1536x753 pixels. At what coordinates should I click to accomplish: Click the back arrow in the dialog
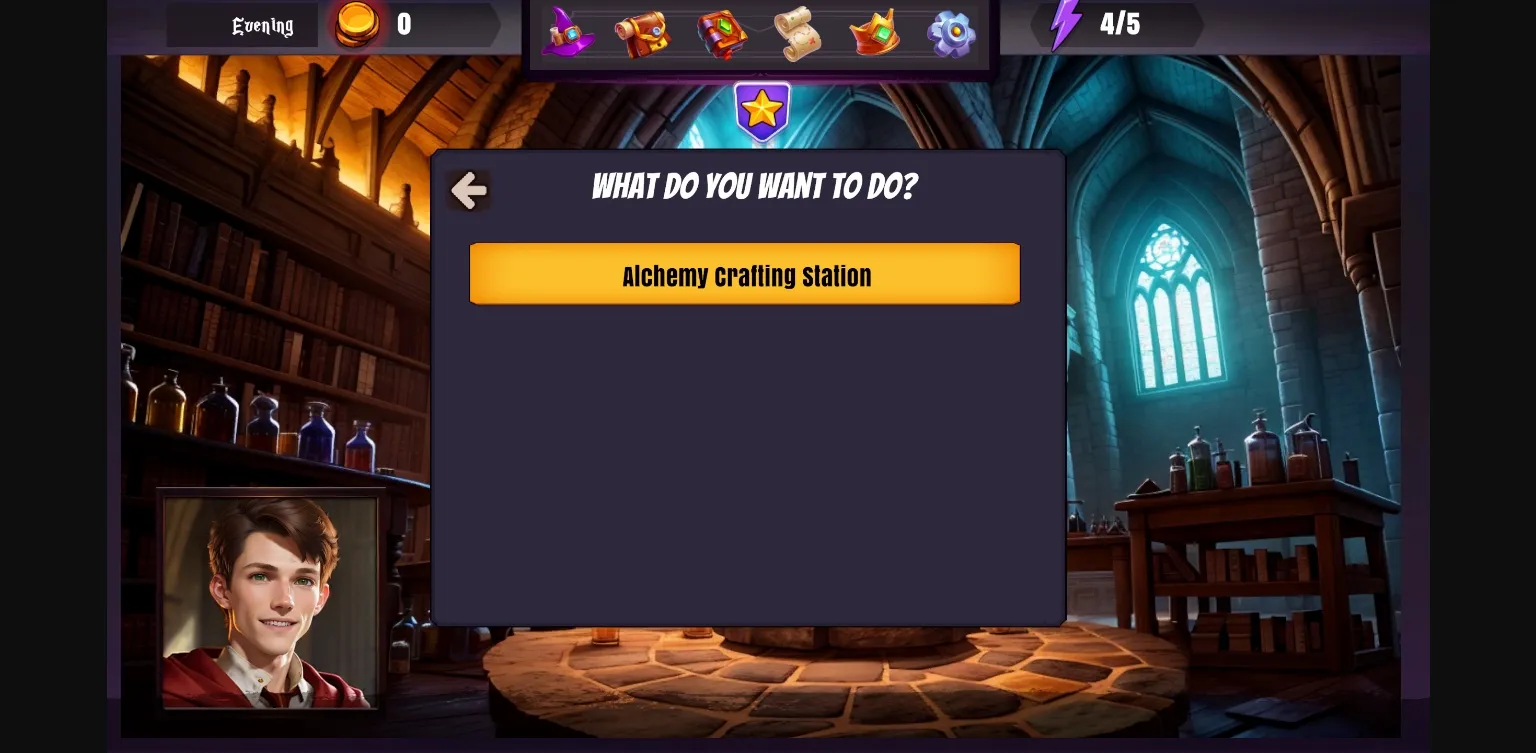click(x=468, y=190)
